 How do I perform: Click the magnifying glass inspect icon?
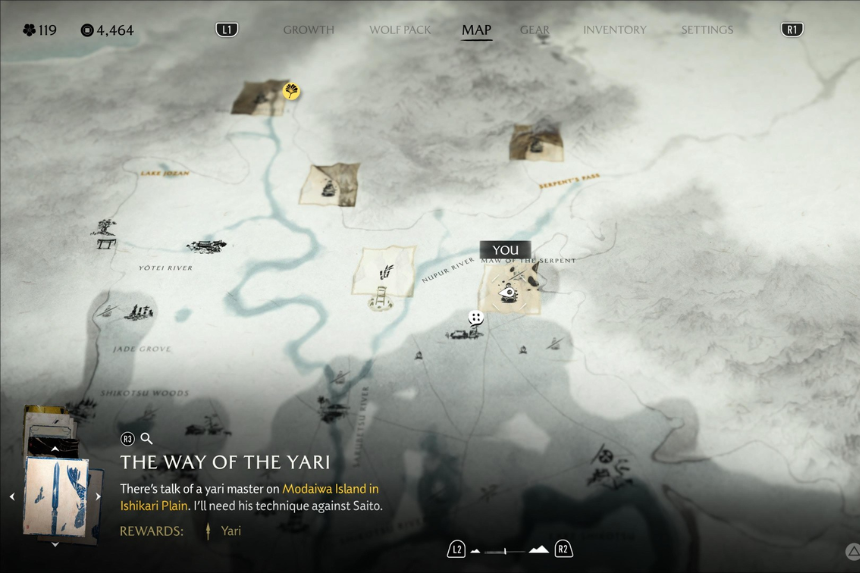(147, 438)
